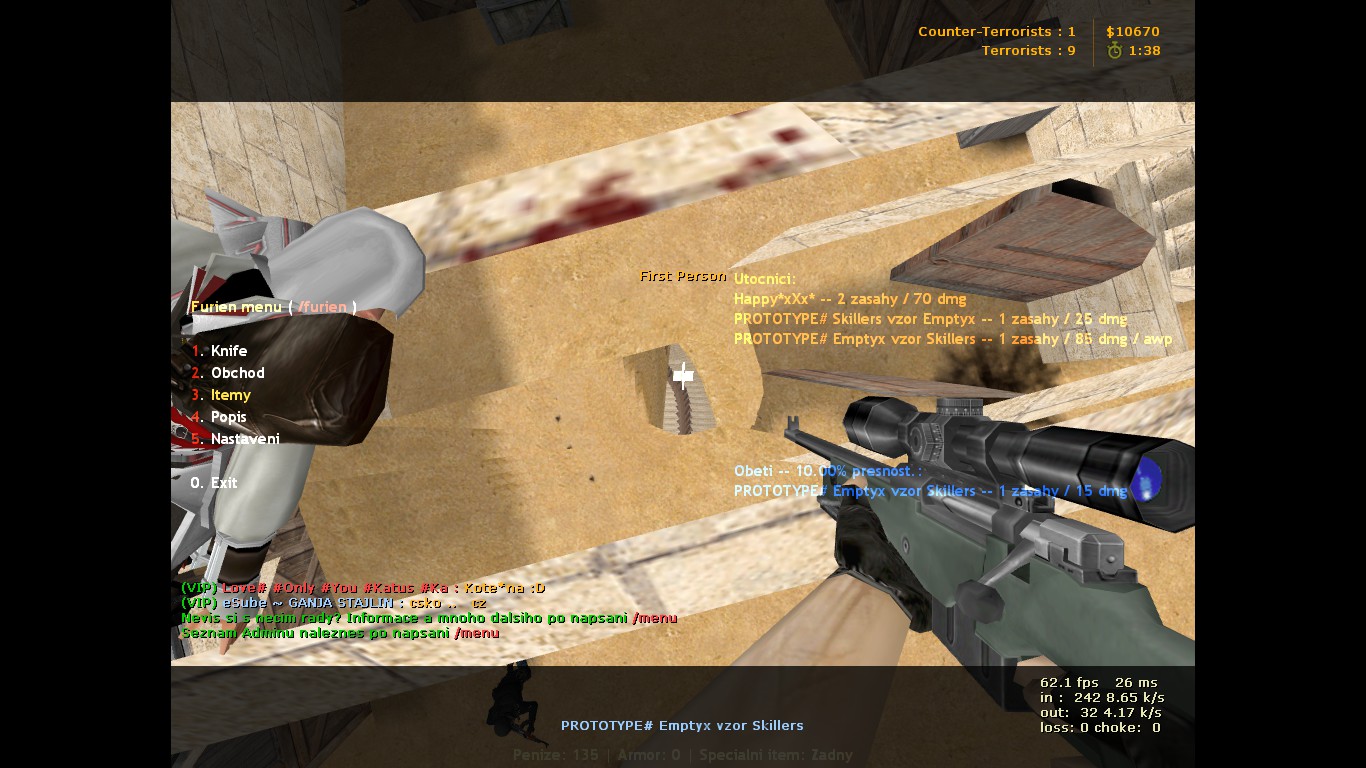1366x768 pixels.
Task: Open Nastaveni from the Furien menu
Action: (x=245, y=439)
